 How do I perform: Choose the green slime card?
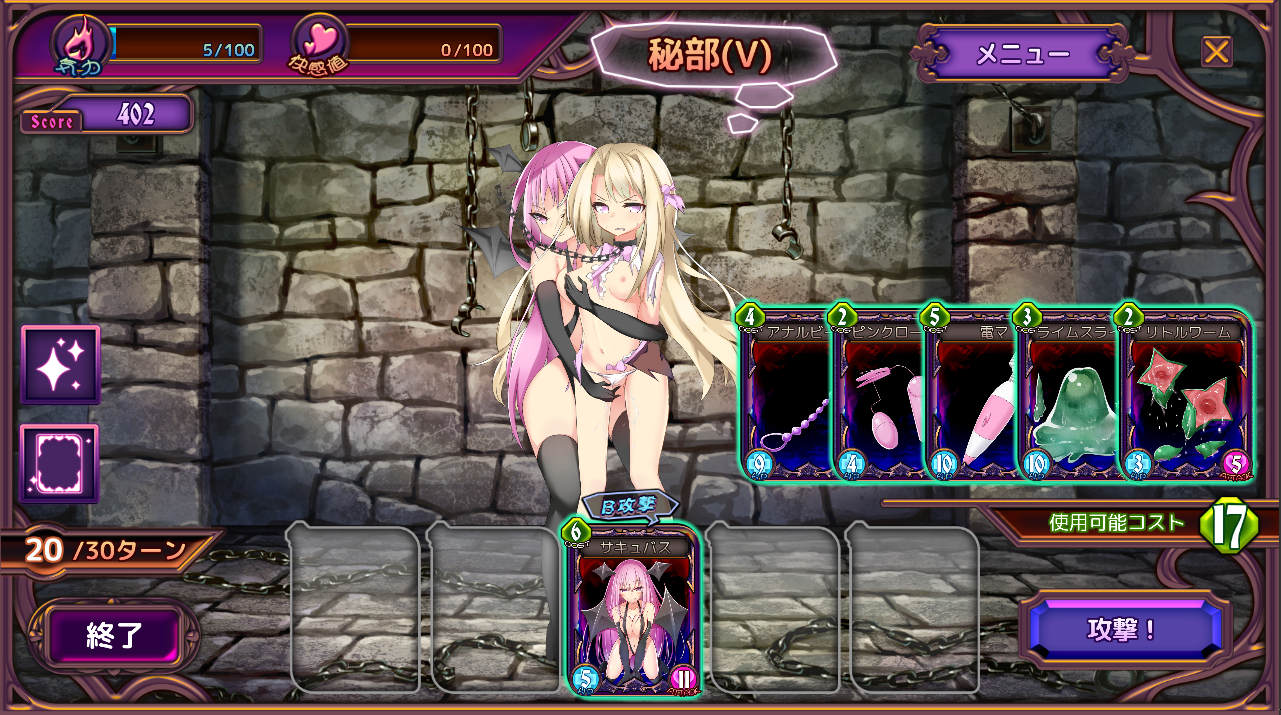tap(1065, 400)
